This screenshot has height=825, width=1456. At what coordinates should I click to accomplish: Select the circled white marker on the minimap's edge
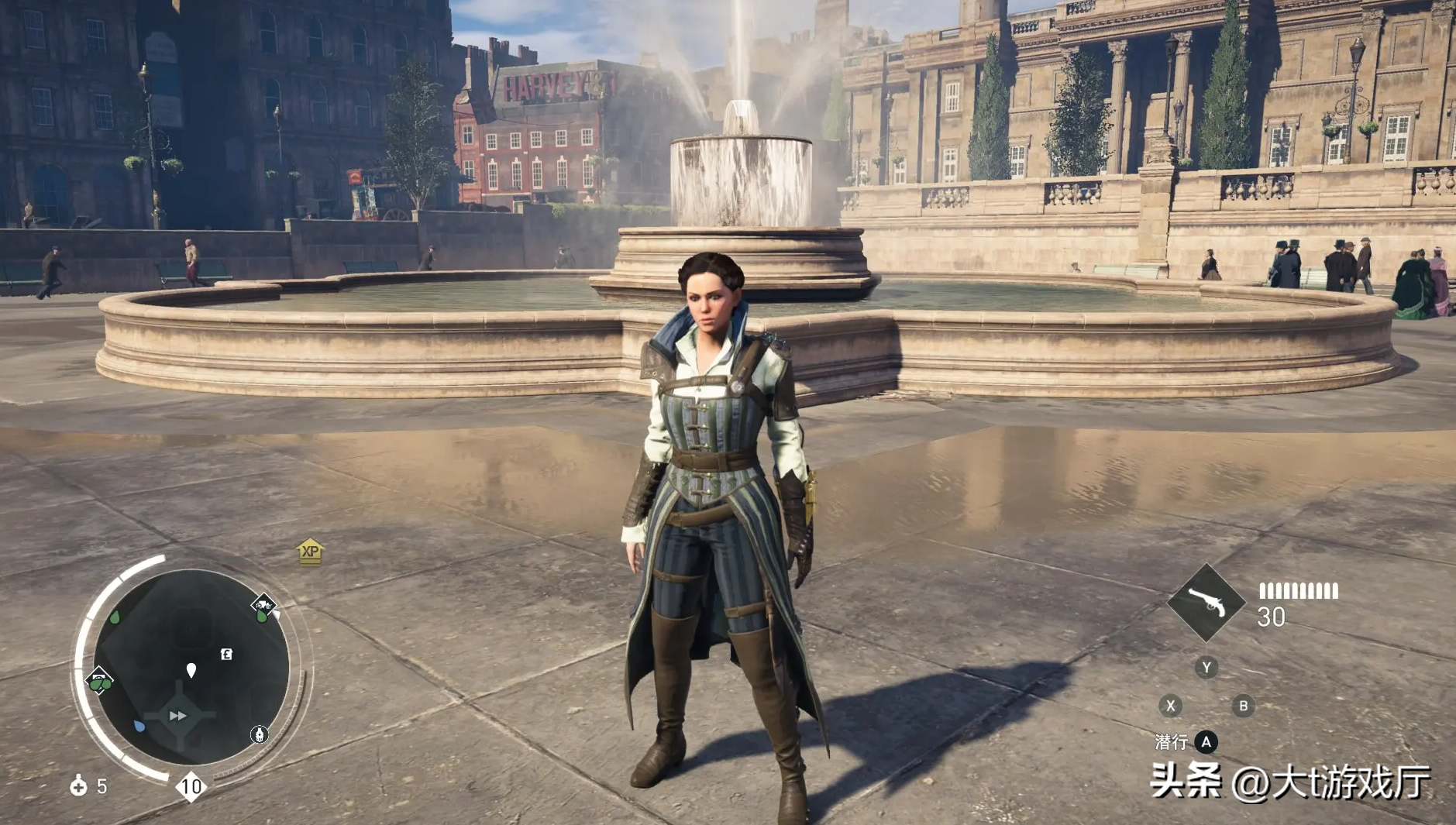tap(260, 734)
